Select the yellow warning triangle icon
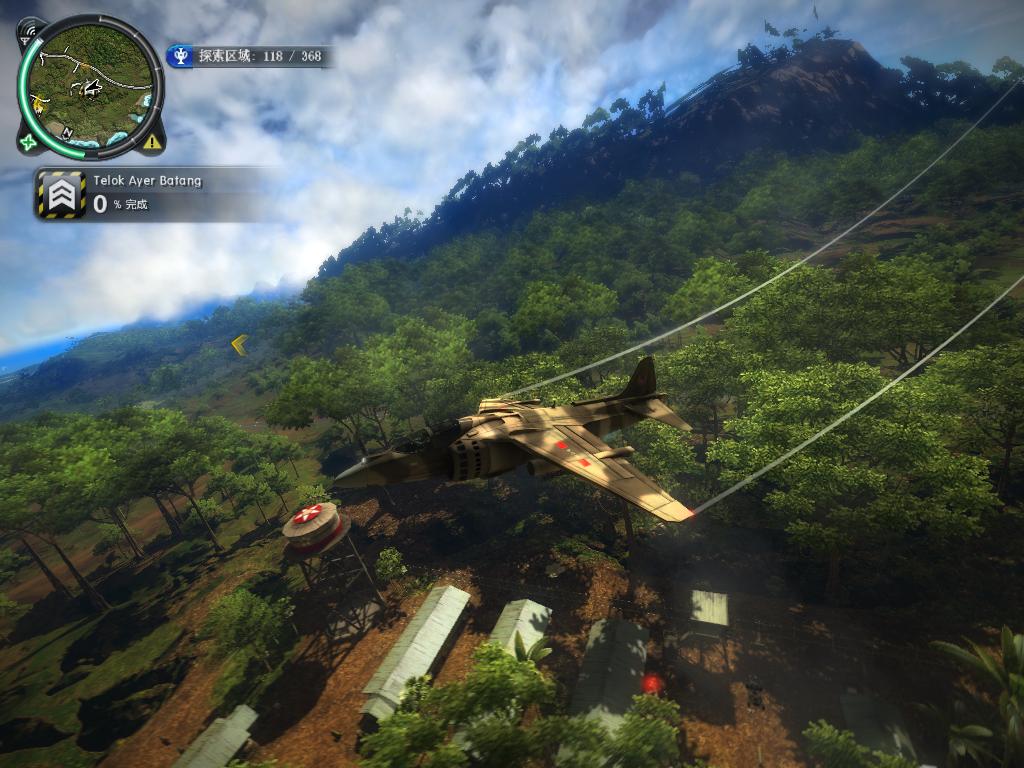The height and width of the screenshot is (768, 1024). 151,142
